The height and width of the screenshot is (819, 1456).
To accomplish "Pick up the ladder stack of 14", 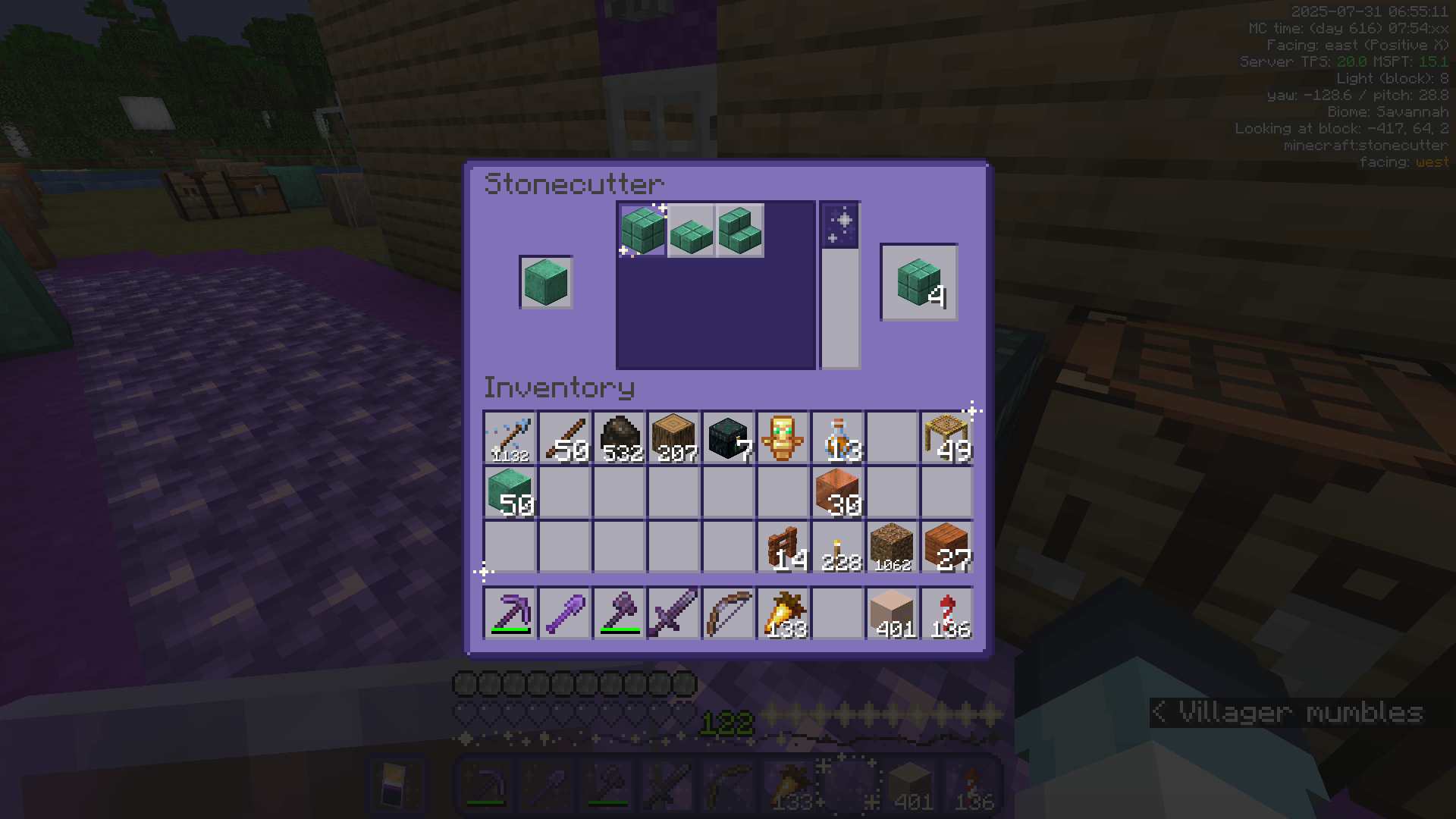I will coord(783,548).
